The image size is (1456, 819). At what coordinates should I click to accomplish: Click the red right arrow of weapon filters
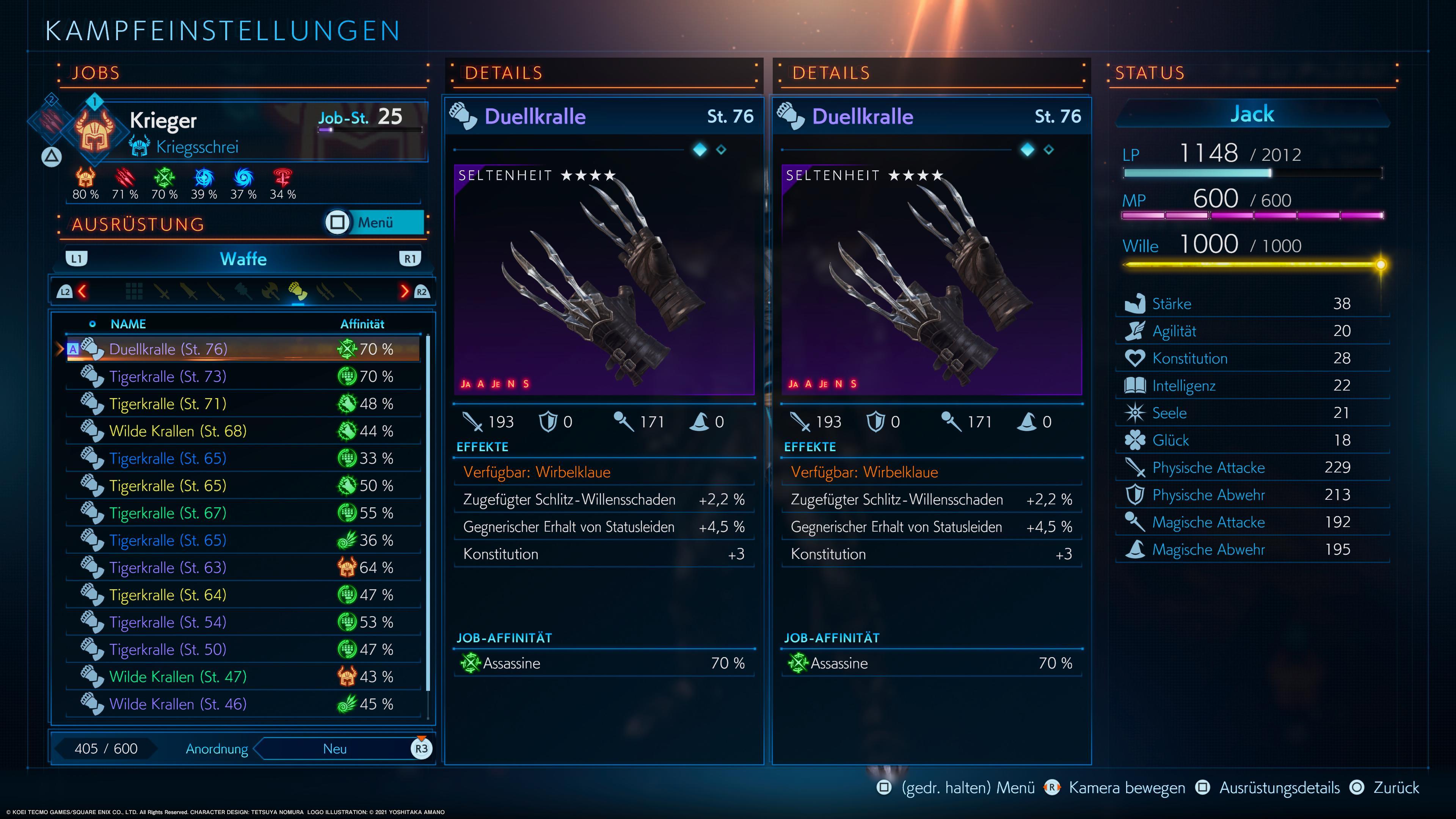404,291
